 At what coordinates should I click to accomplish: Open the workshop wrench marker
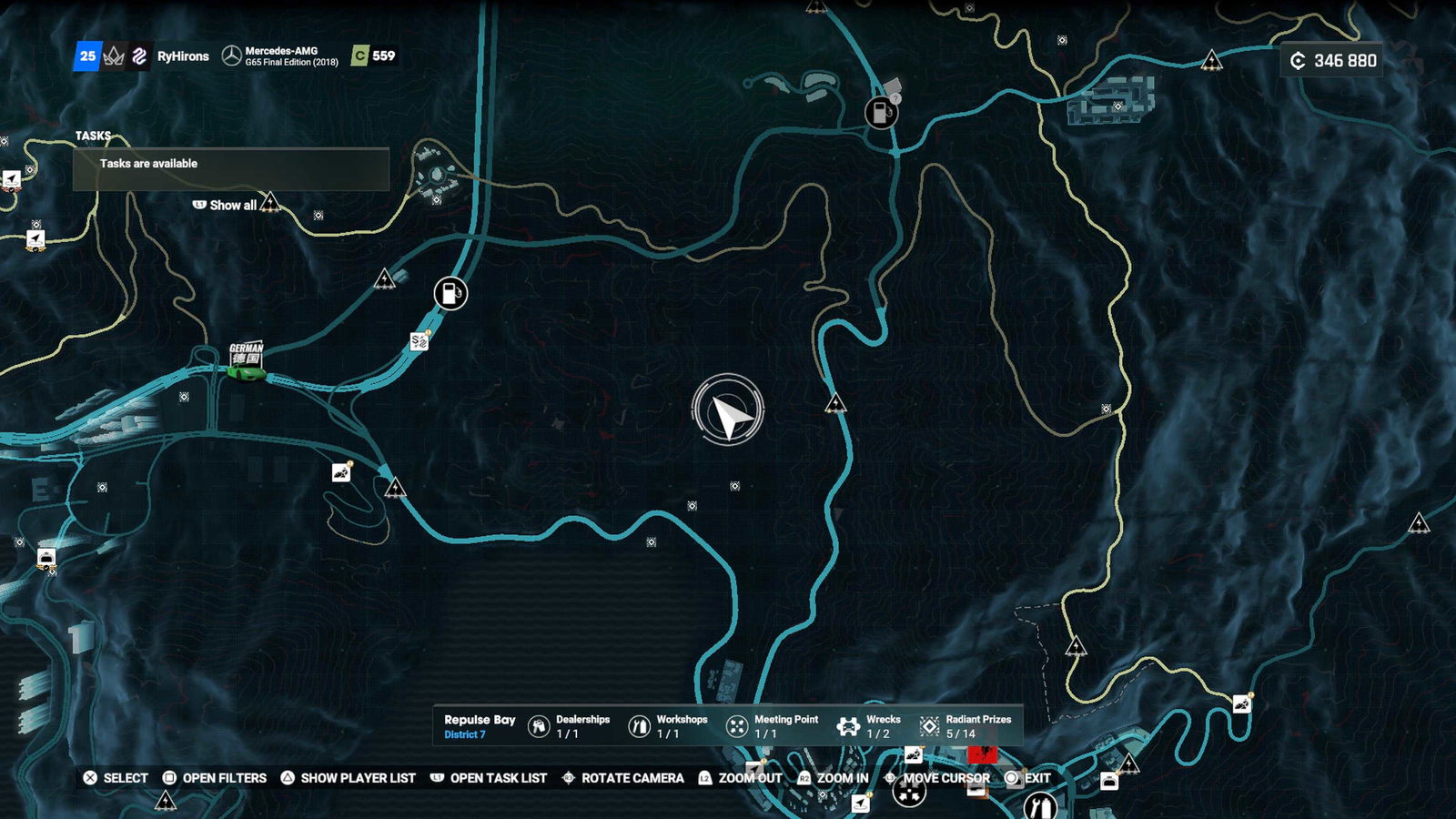pos(1039,805)
